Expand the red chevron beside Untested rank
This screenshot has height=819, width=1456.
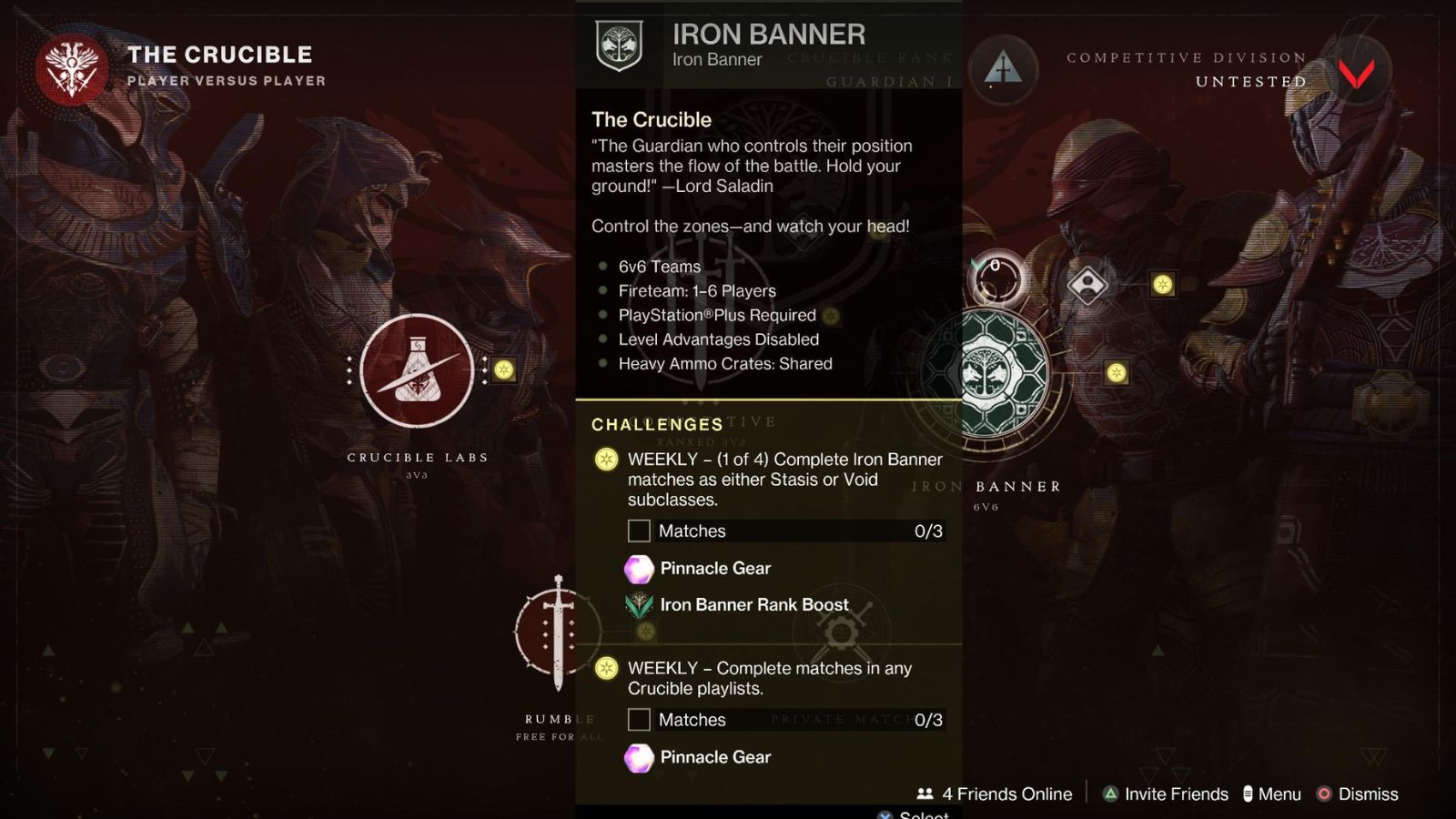[1358, 73]
